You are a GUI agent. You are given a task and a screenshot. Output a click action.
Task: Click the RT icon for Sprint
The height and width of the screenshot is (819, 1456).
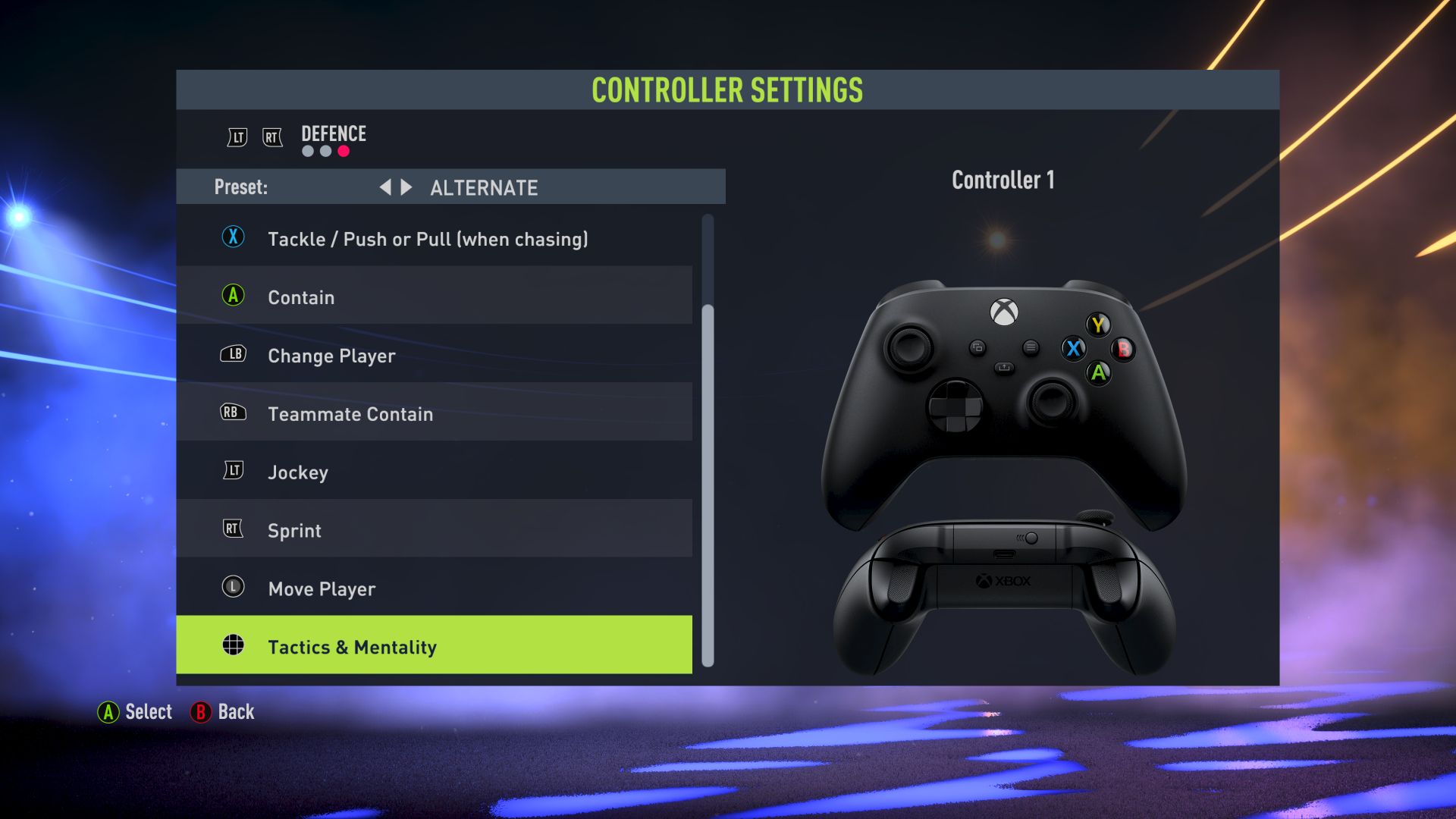tap(234, 529)
